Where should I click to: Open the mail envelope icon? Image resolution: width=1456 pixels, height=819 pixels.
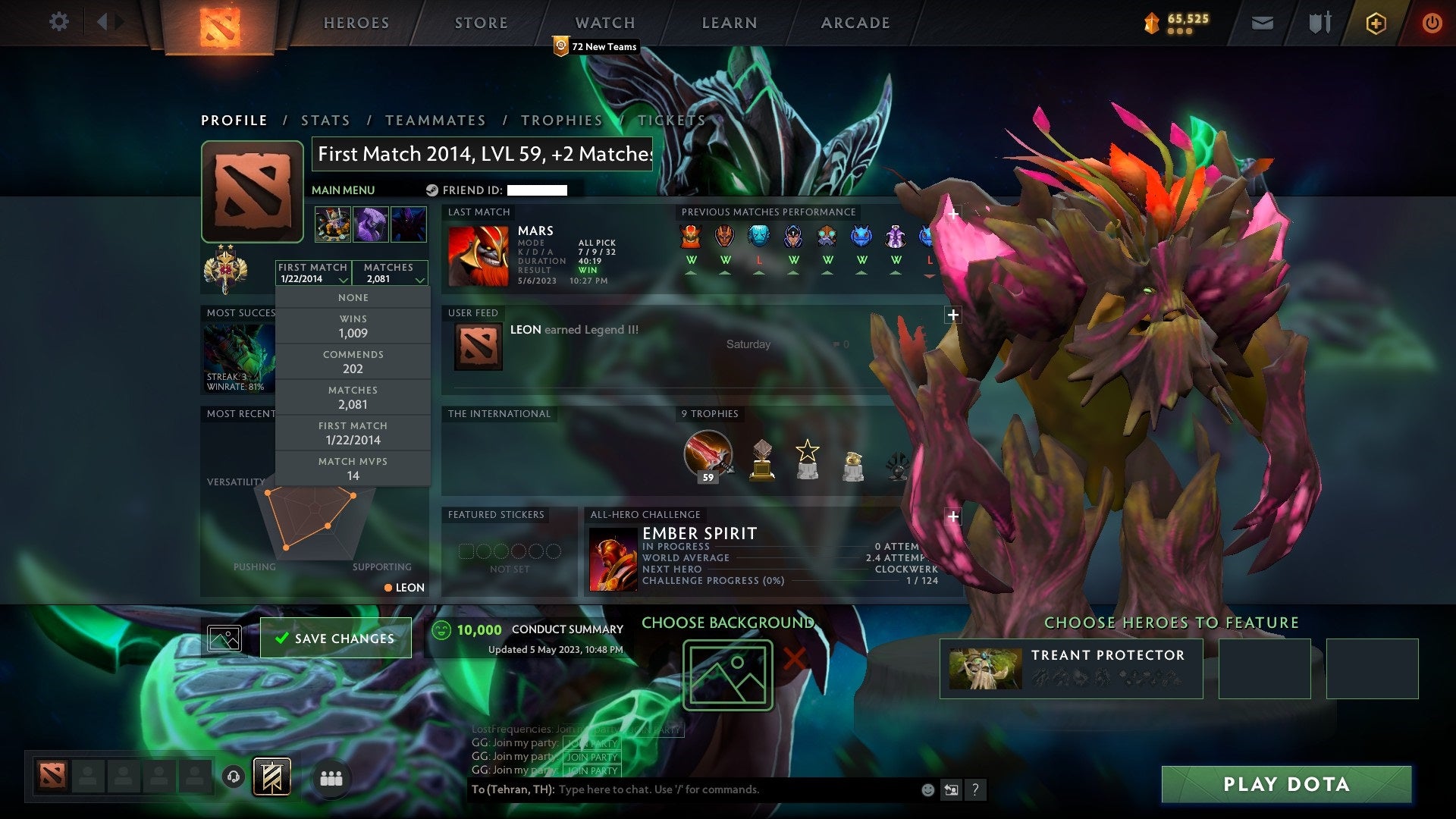[x=1262, y=23]
